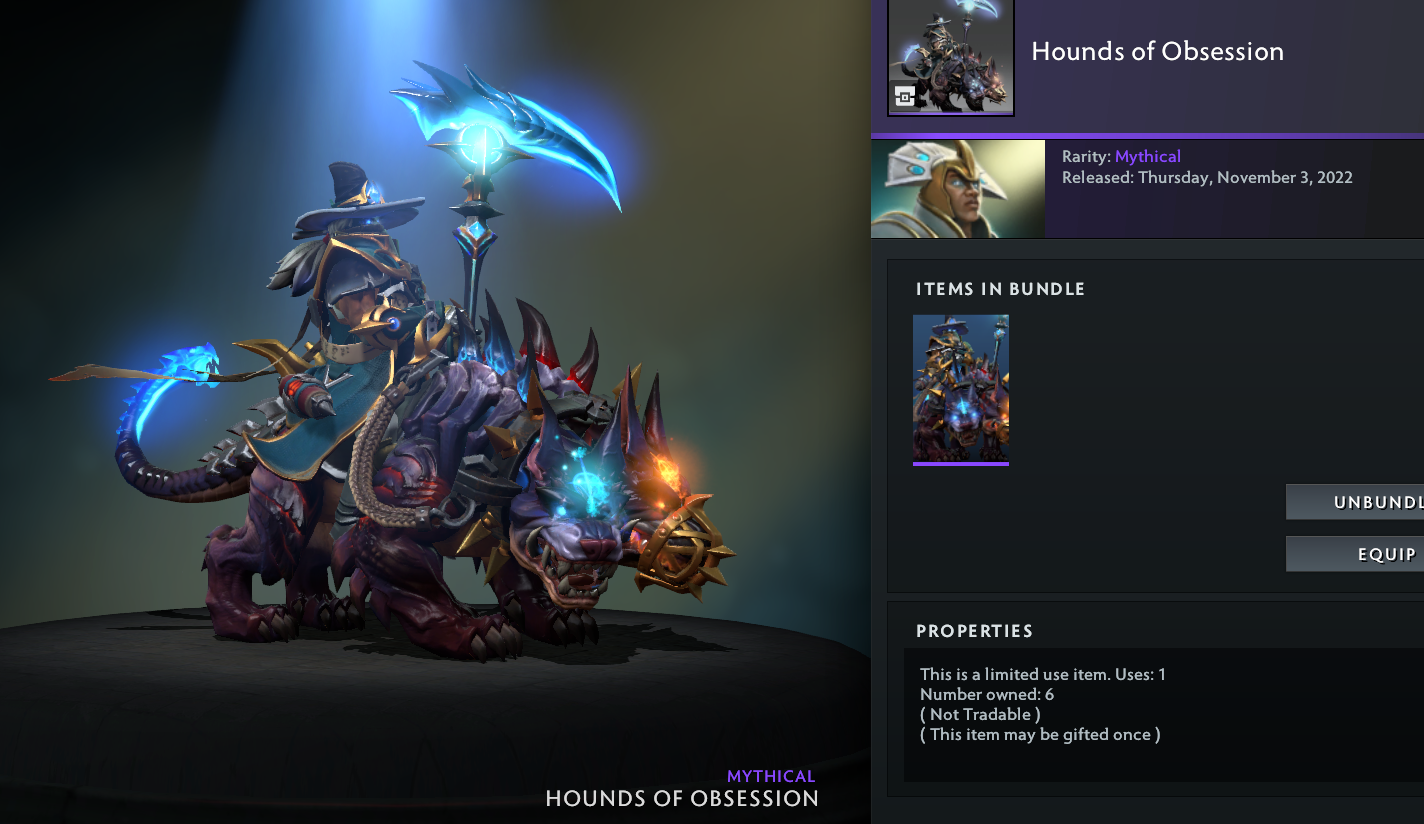Unbundle the Hounds of Obsession bundle
Screen dimensions: 1424x824
coord(1356,502)
